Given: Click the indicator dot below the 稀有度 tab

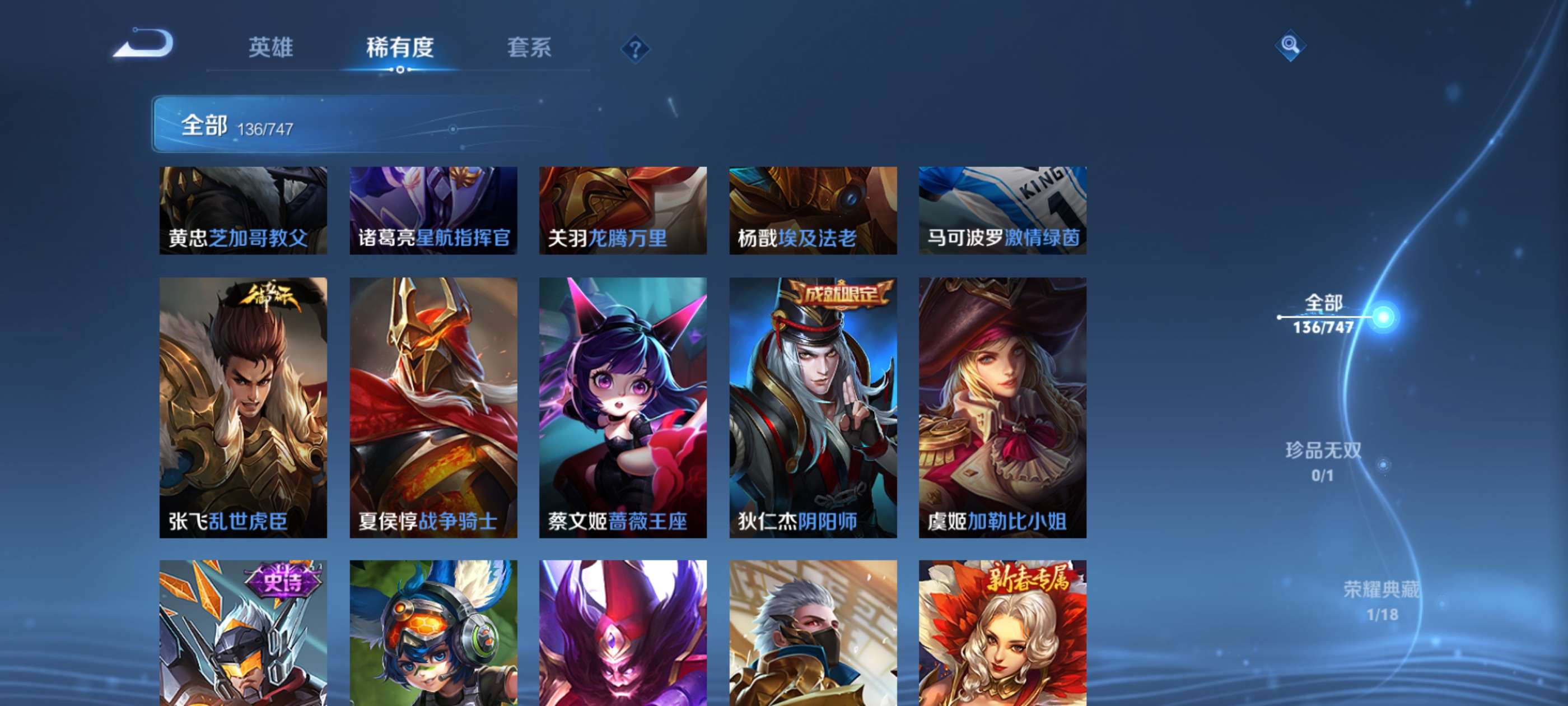Looking at the screenshot, I should (400, 71).
